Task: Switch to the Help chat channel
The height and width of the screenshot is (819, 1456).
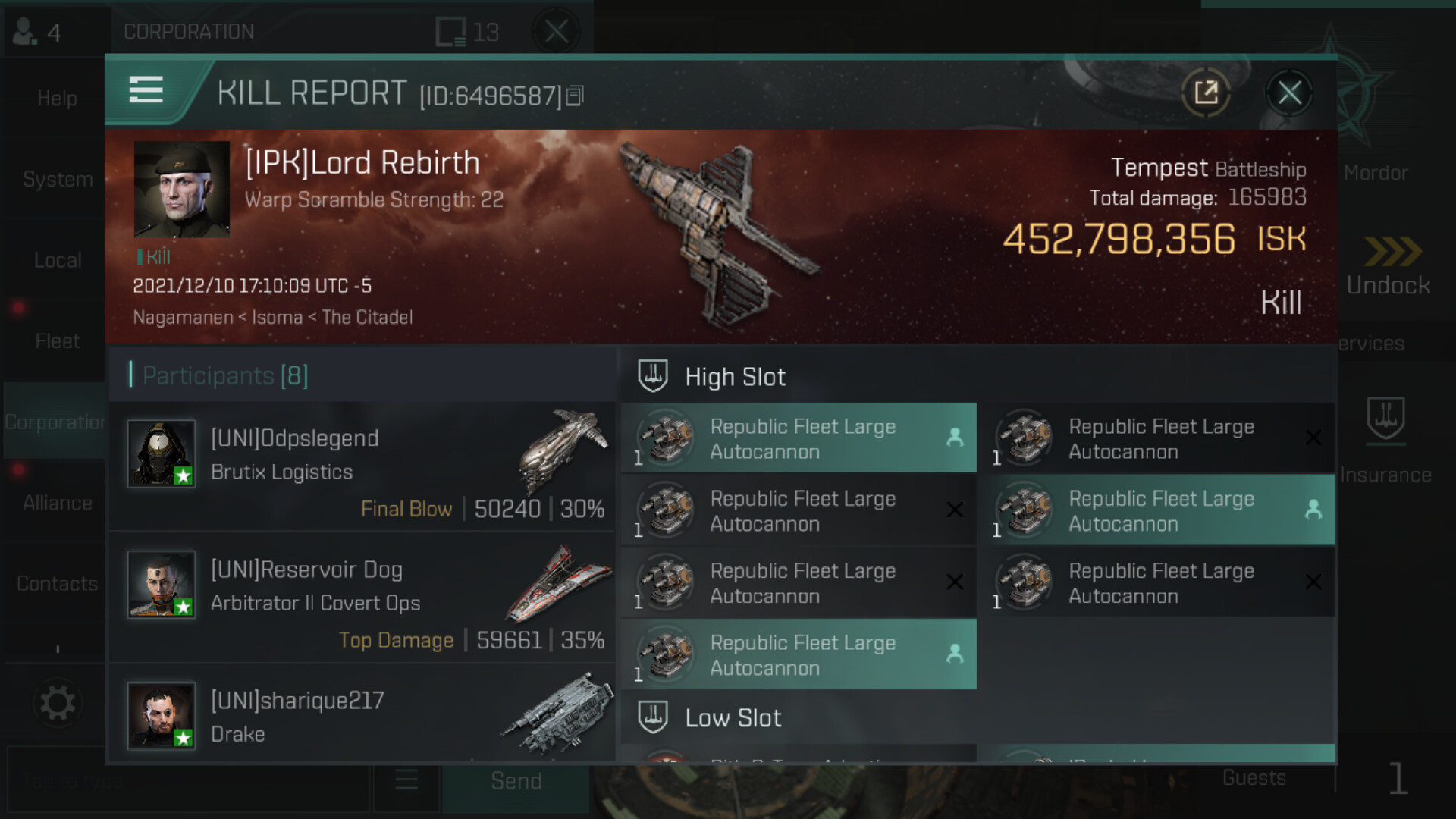Action: pyautogui.click(x=57, y=99)
